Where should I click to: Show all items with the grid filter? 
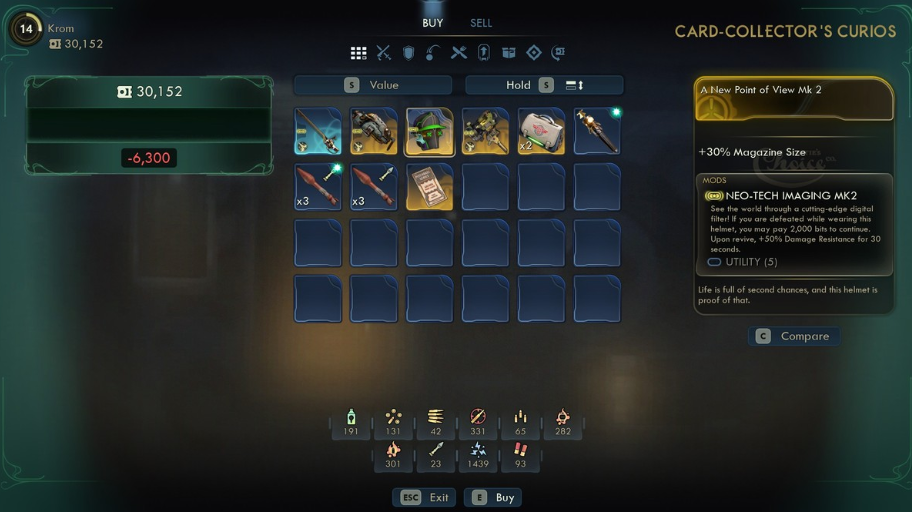(358, 53)
